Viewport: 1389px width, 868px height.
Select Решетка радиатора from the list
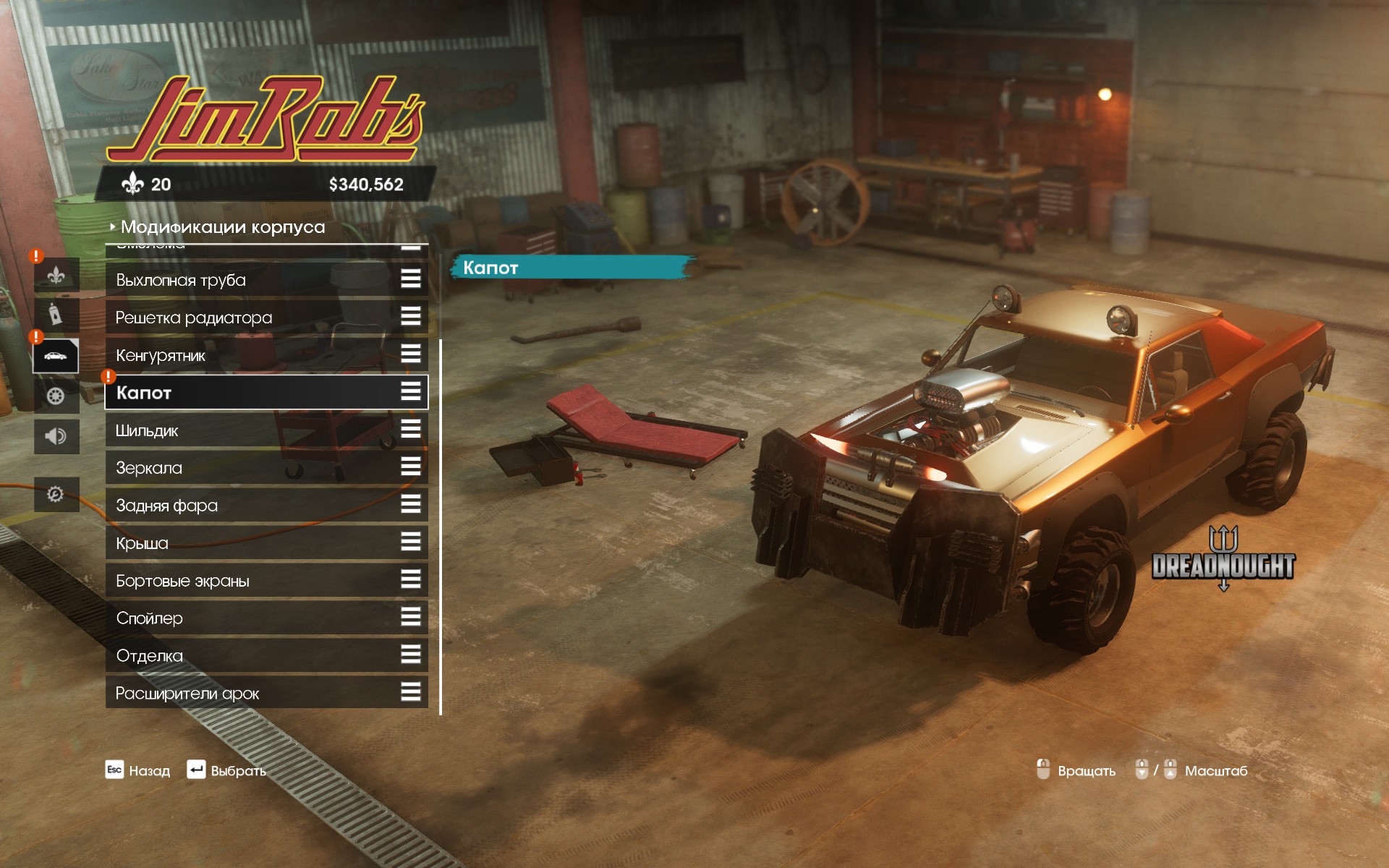tap(266, 318)
